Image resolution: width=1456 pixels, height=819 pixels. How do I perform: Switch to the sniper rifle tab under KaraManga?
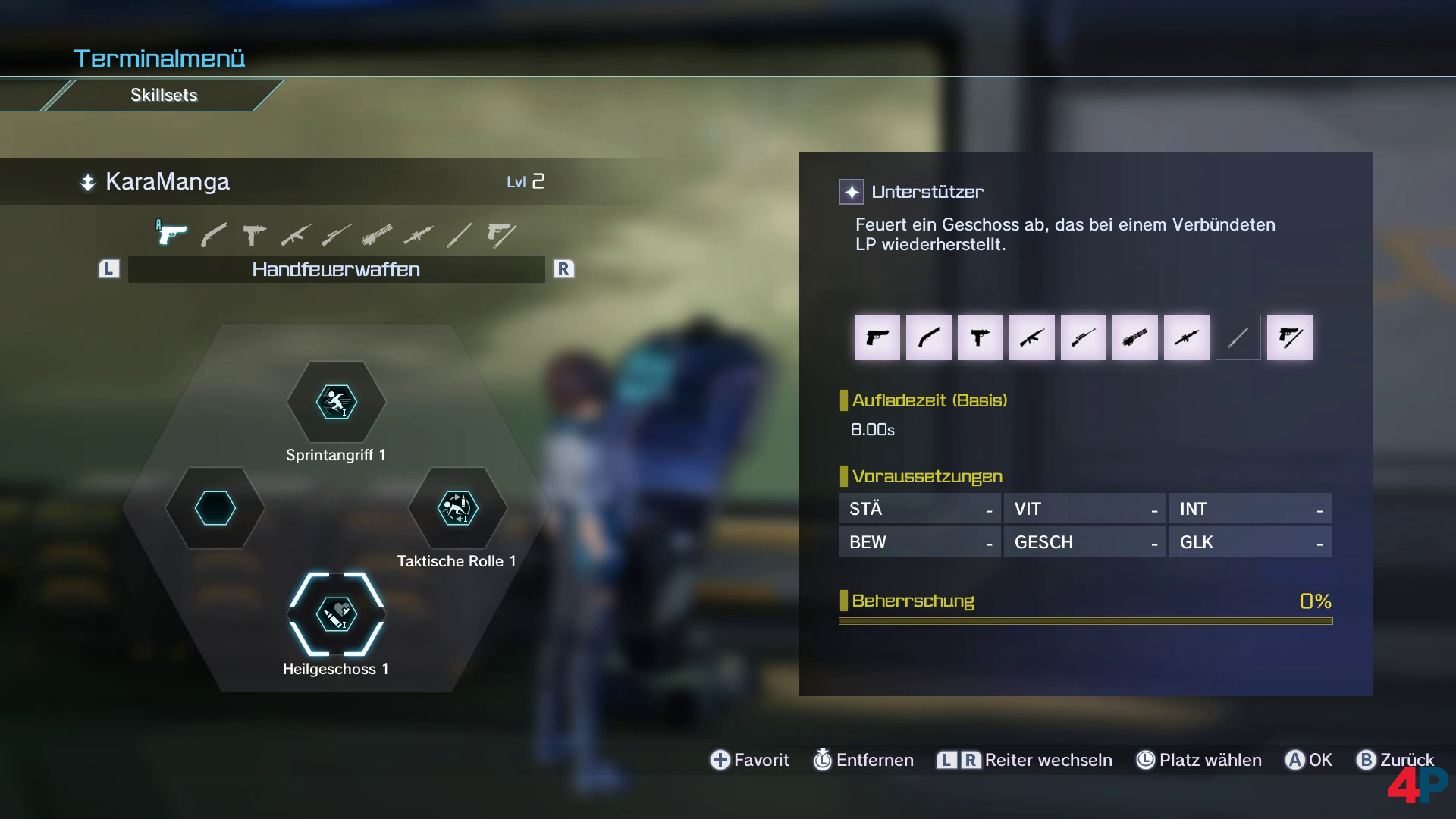[x=336, y=235]
